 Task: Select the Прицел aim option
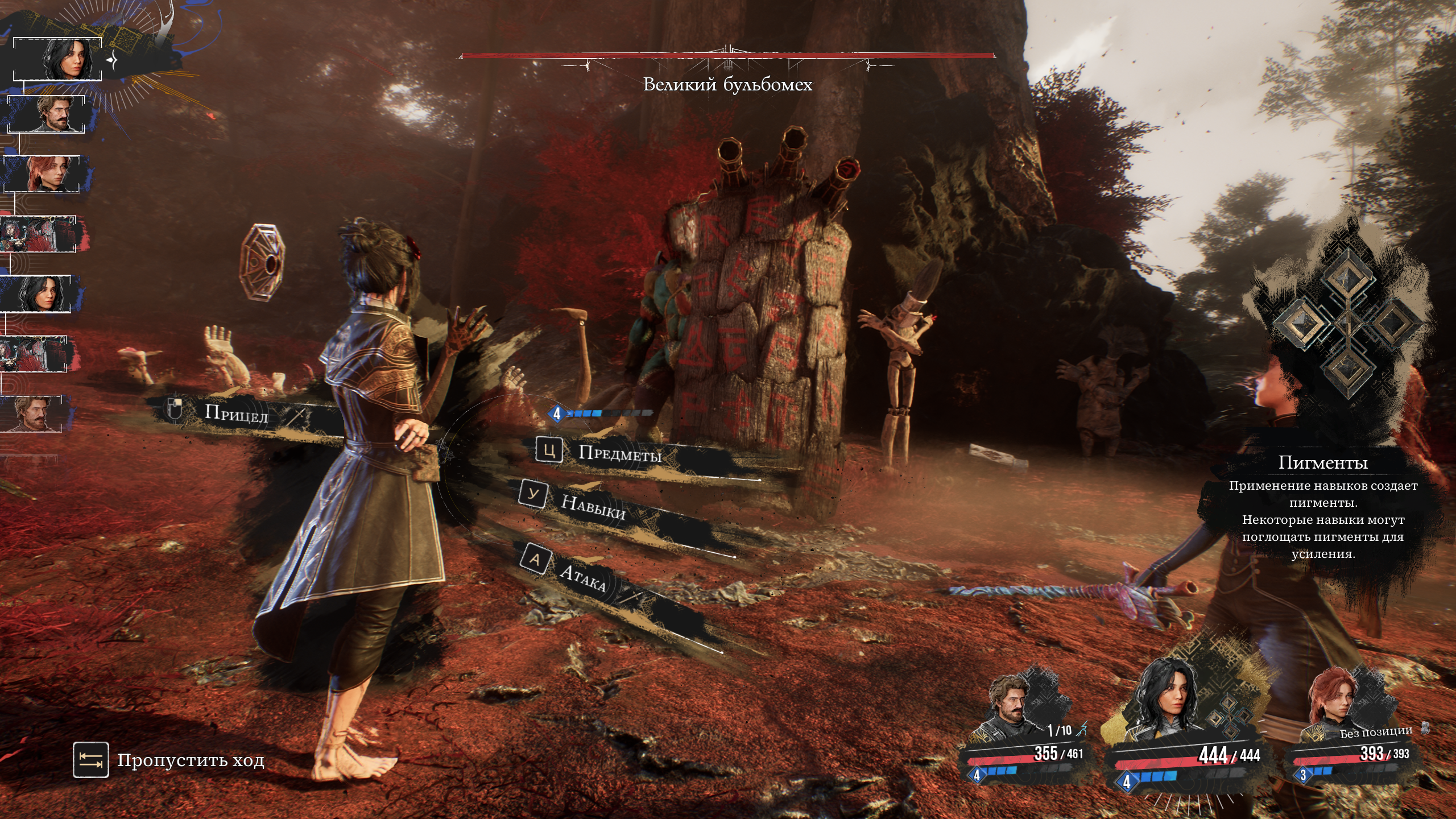(235, 413)
